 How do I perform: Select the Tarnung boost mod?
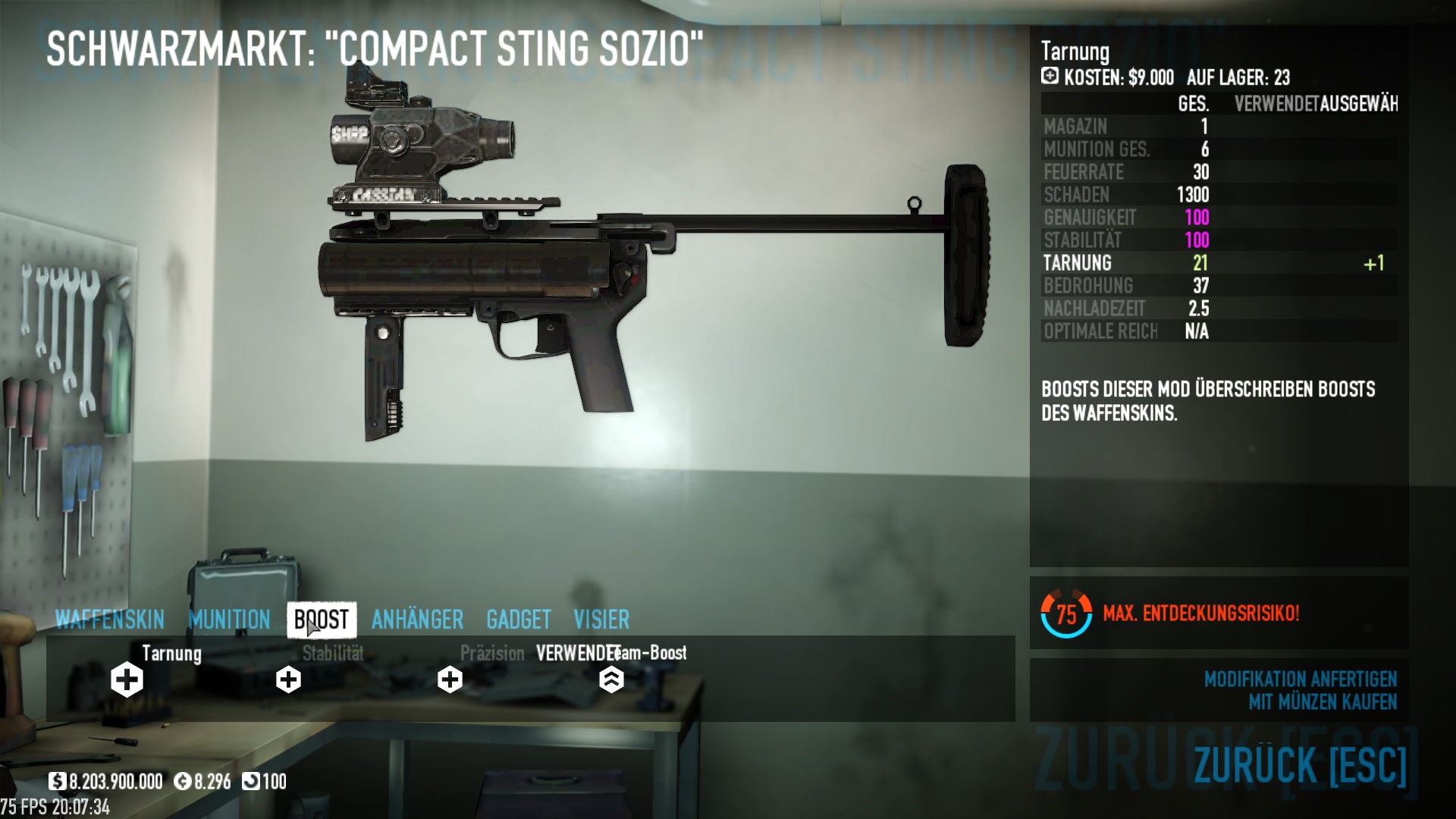coord(127,679)
